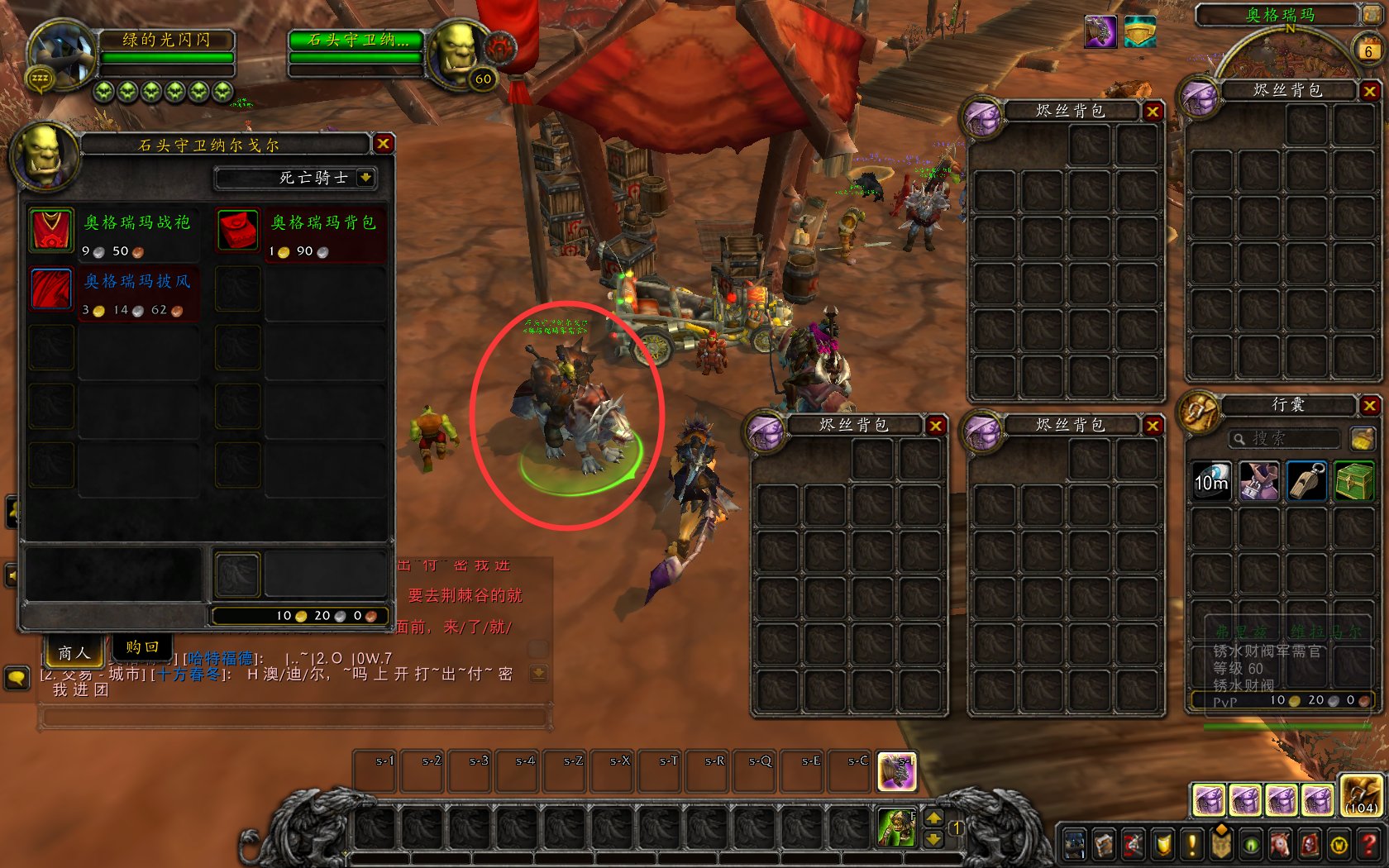Open help with the red question mark
Viewport: 1389px width, 868px height.
(1369, 843)
